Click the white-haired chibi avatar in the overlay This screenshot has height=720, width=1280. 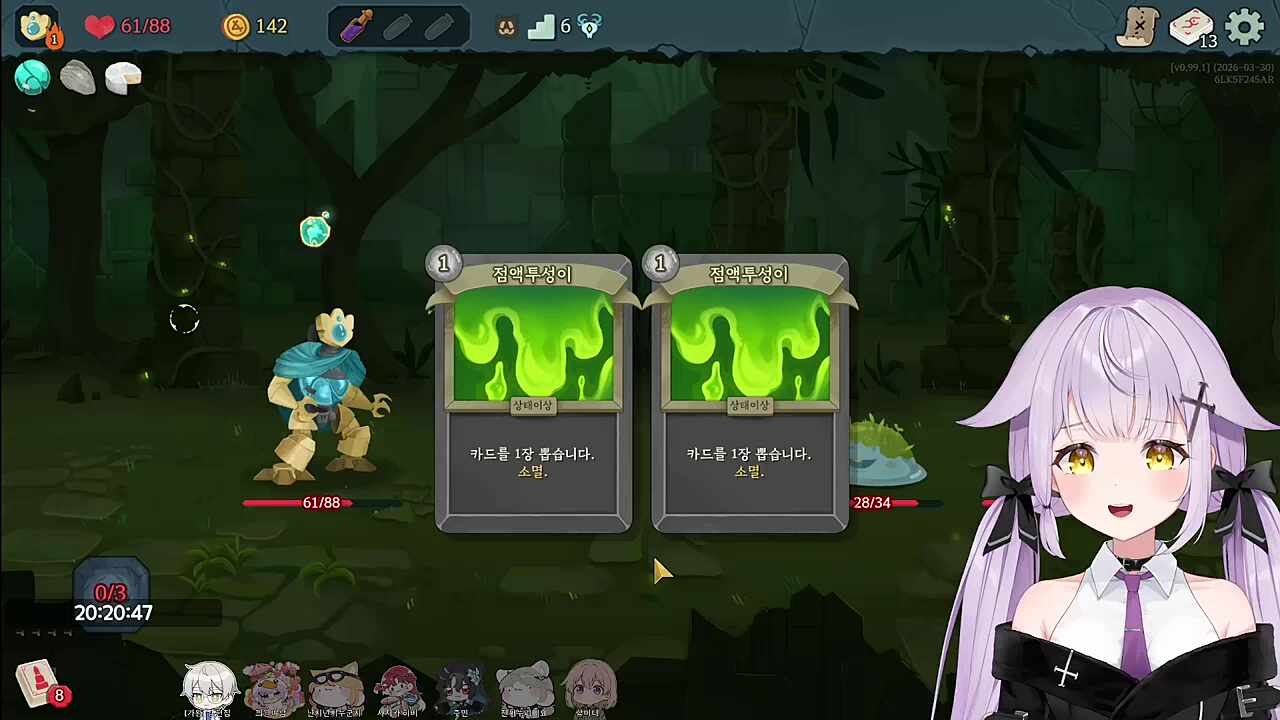(x=209, y=687)
